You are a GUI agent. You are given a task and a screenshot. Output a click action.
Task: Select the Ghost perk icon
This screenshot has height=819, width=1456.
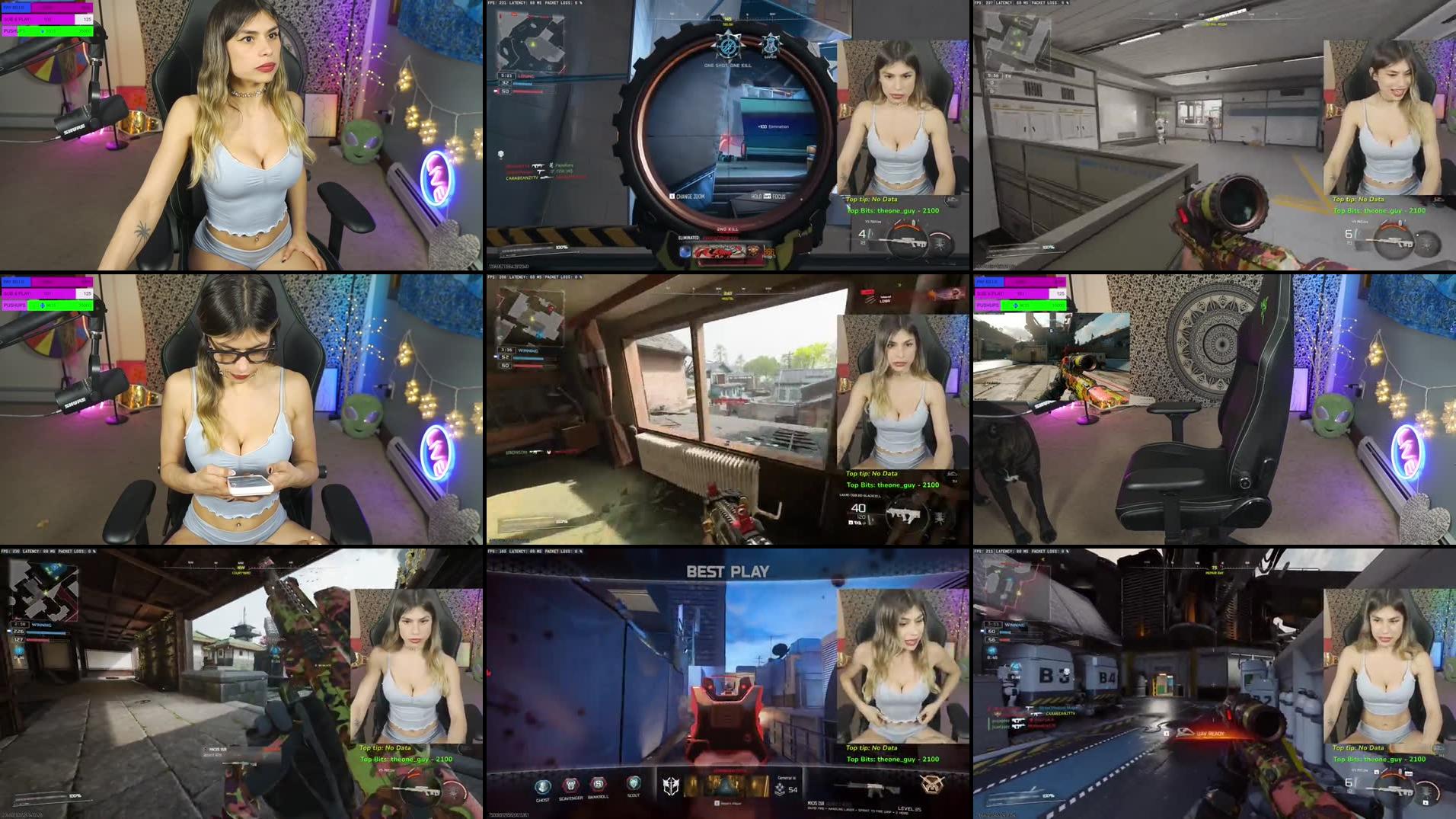[x=542, y=787]
